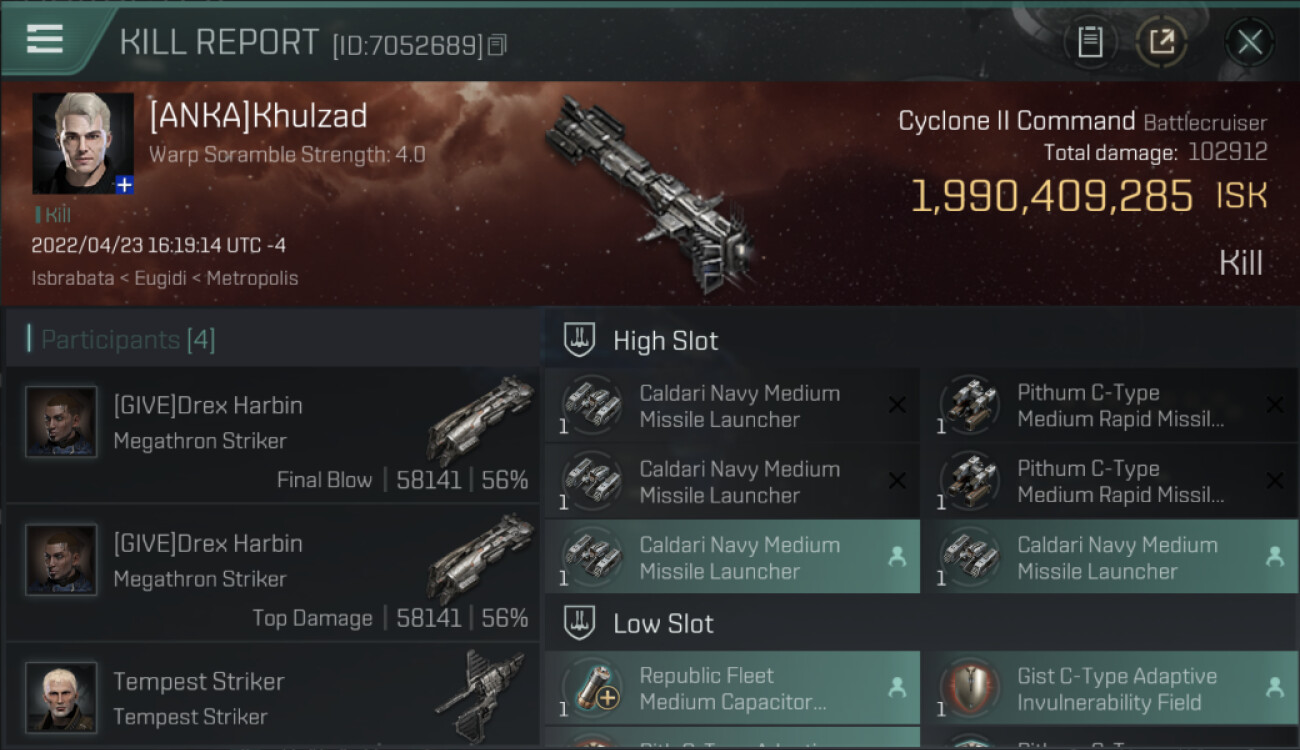Copy the kill report ID
Viewport: 1300px width, 750px height.
pos(498,45)
